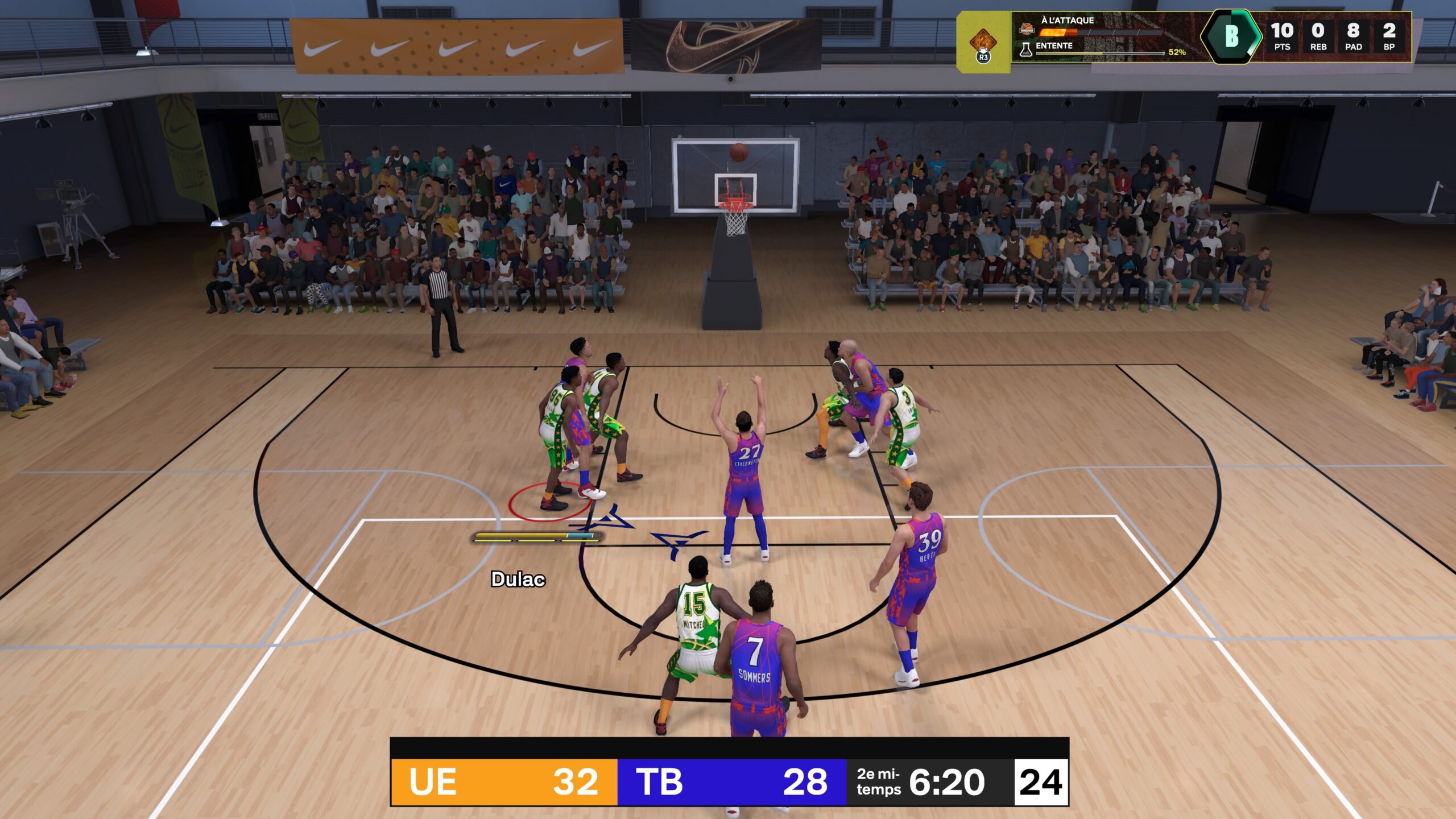The height and width of the screenshot is (819, 1456).
Task: Click the PTS stat box showing 10
Action: coord(1283,35)
